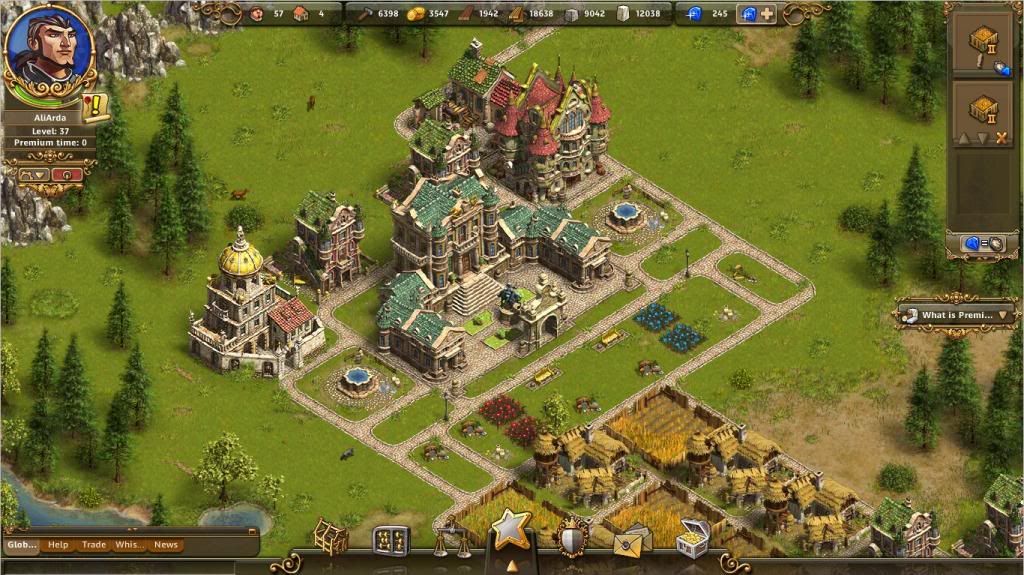This screenshot has width=1024, height=575.
Task: Click the gem purchase plus button
Action: (768, 14)
